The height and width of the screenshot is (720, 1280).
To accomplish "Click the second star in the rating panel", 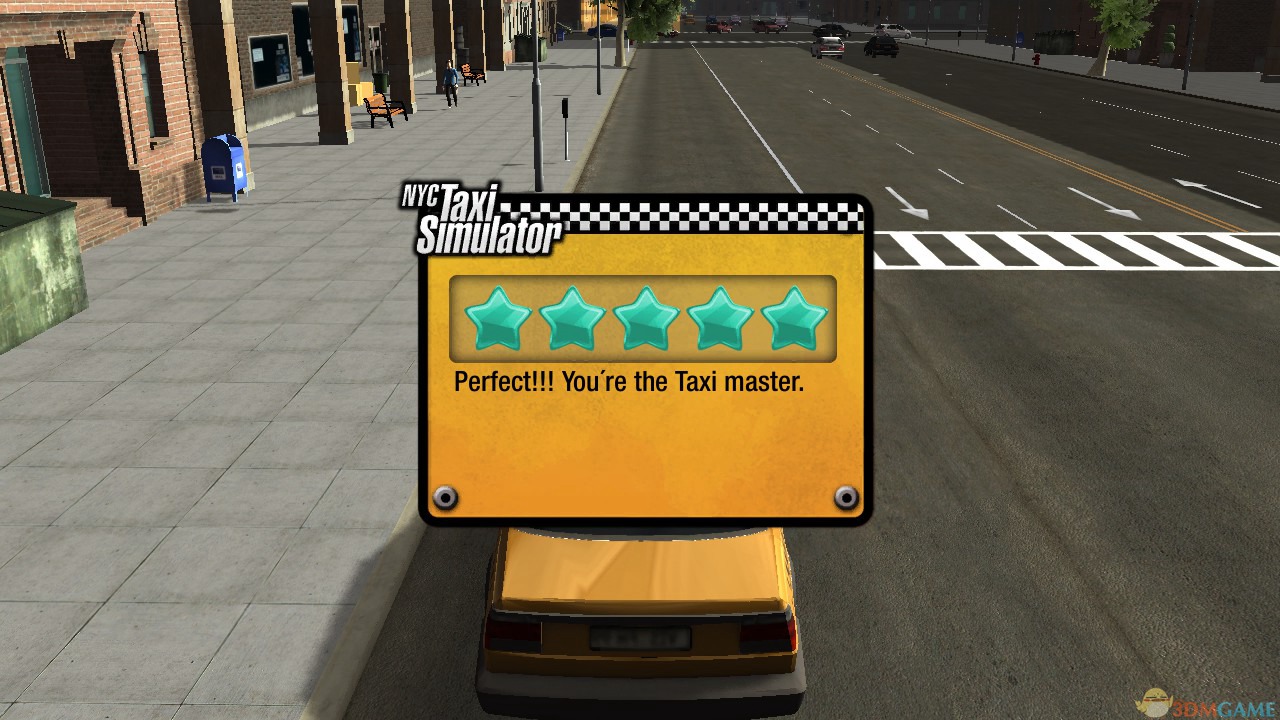I will [x=572, y=318].
